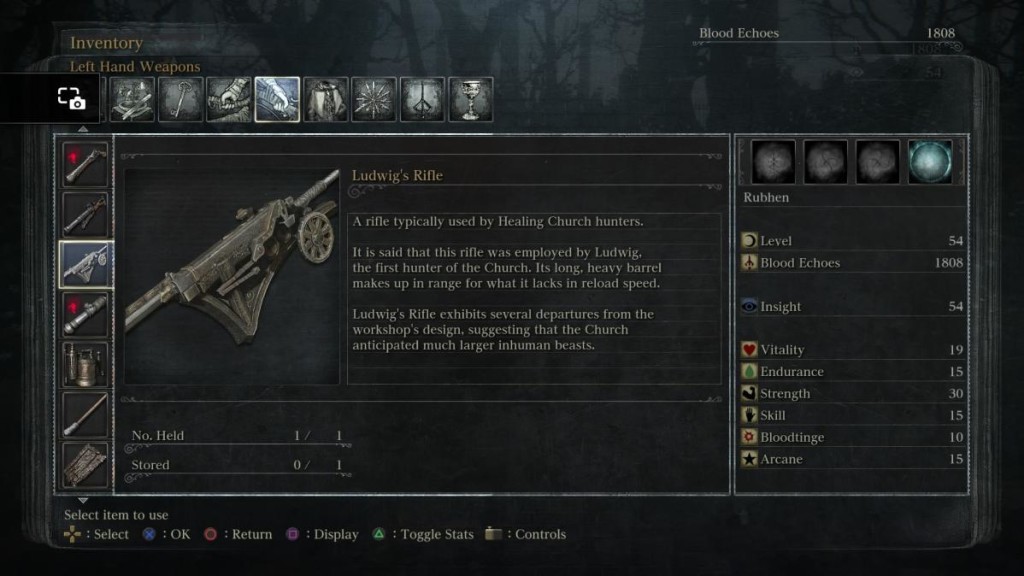Viewport: 1024px width, 576px height.
Task: Select the glowing teal rune slot
Action: point(929,161)
